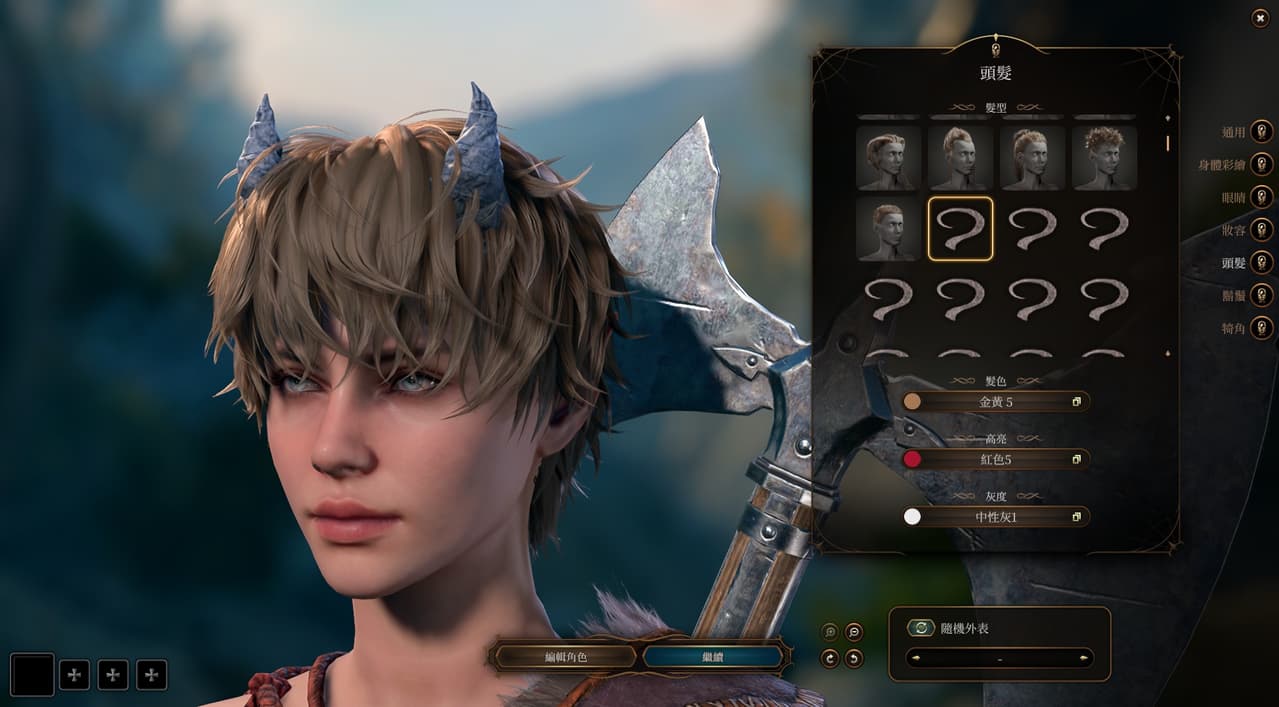Randomize appearance with the 隨機外表 button
The width and height of the screenshot is (1279, 707).
coord(921,628)
